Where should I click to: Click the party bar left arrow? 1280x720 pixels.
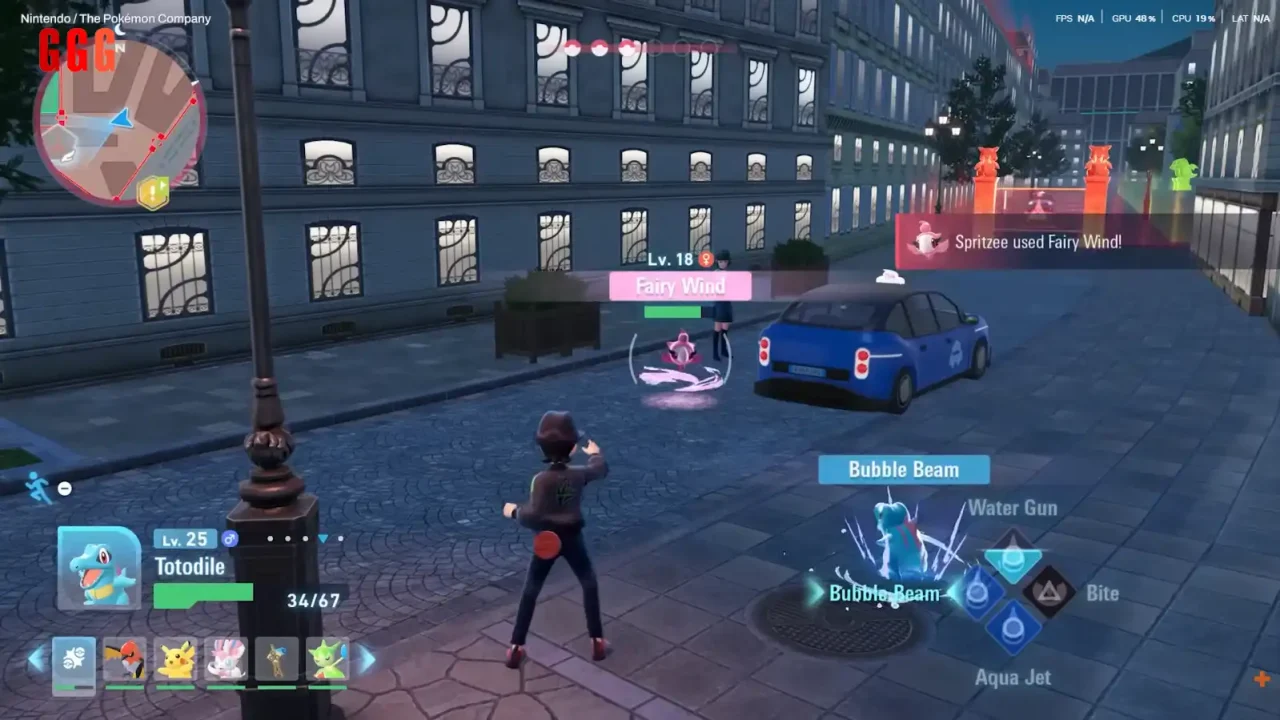click(x=36, y=659)
